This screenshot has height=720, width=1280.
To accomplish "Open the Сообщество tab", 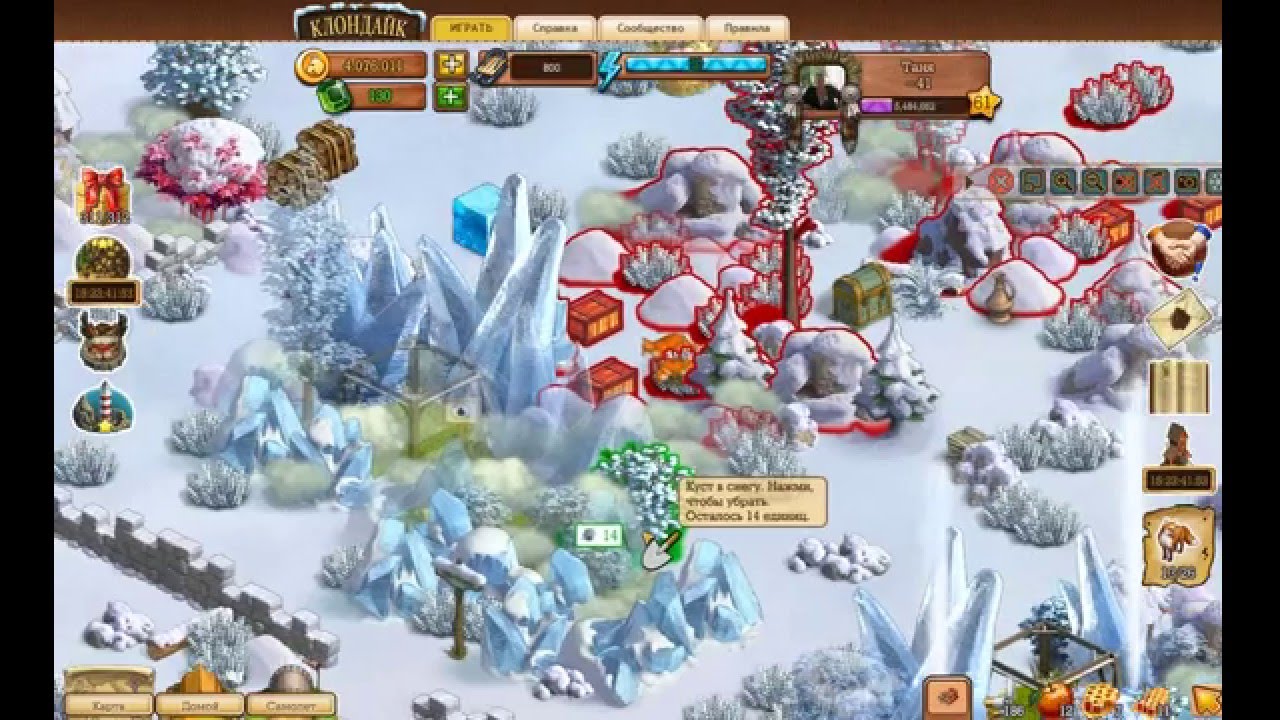I will point(650,28).
